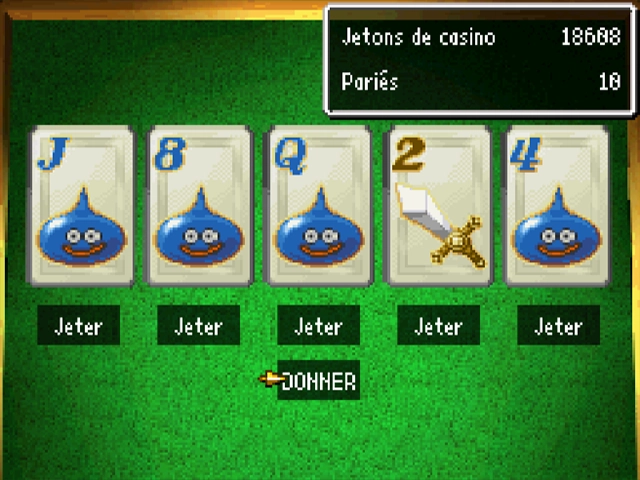Click Jeter under the Jack card
Screen dimensions: 640x480
79,326
